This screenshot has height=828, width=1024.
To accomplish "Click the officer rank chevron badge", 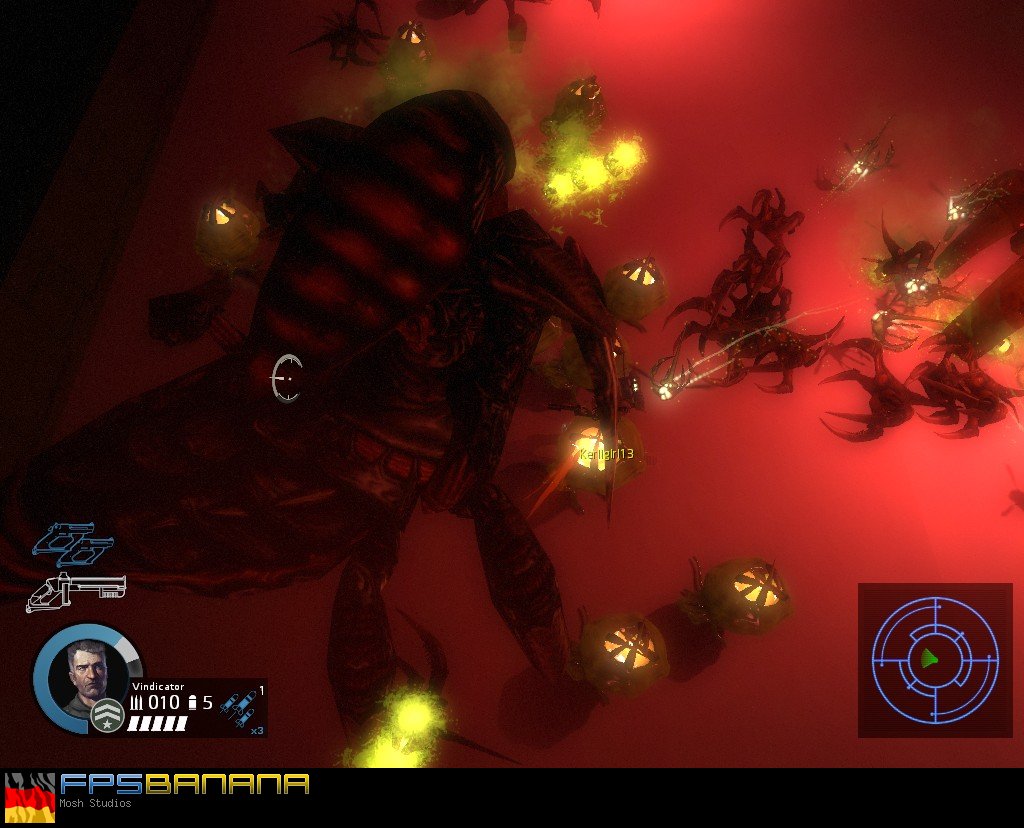I will tap(107, 715).
